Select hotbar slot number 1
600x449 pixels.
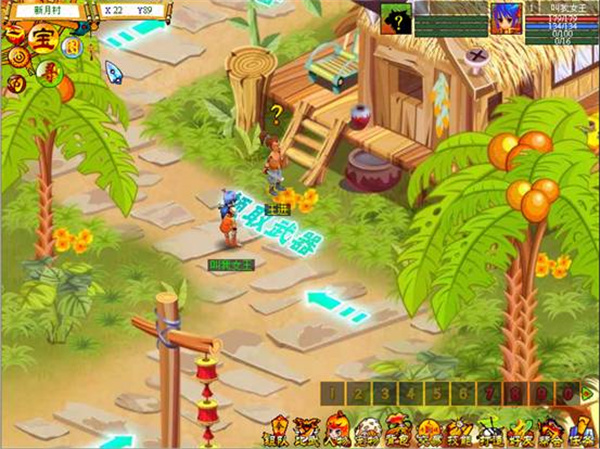(x=334, y=394)
